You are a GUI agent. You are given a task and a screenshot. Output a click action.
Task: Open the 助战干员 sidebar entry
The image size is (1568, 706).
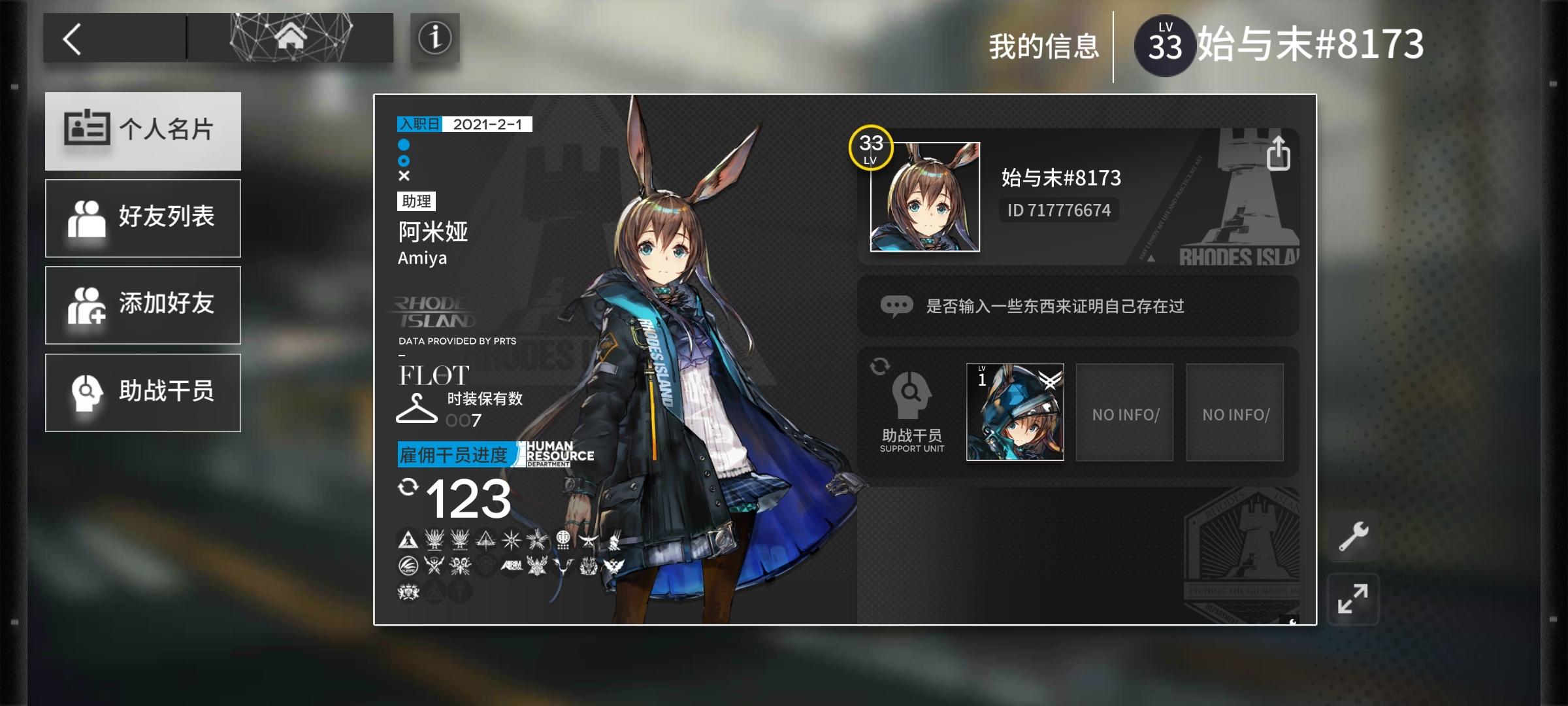point(142,392)
